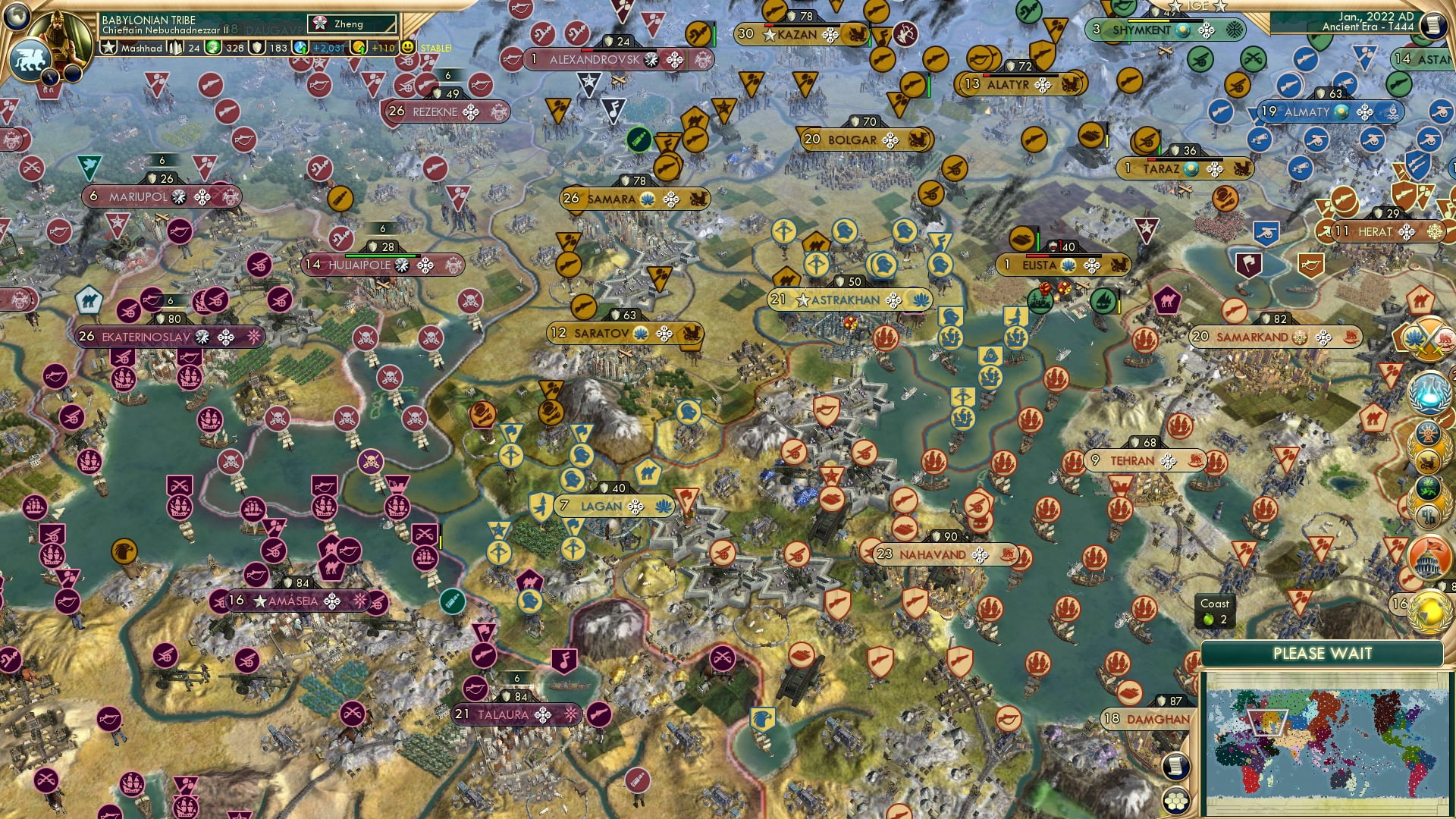Open the Babylonian winged lion emblem
The image size is (1456, 819).
tap(29, 60)
